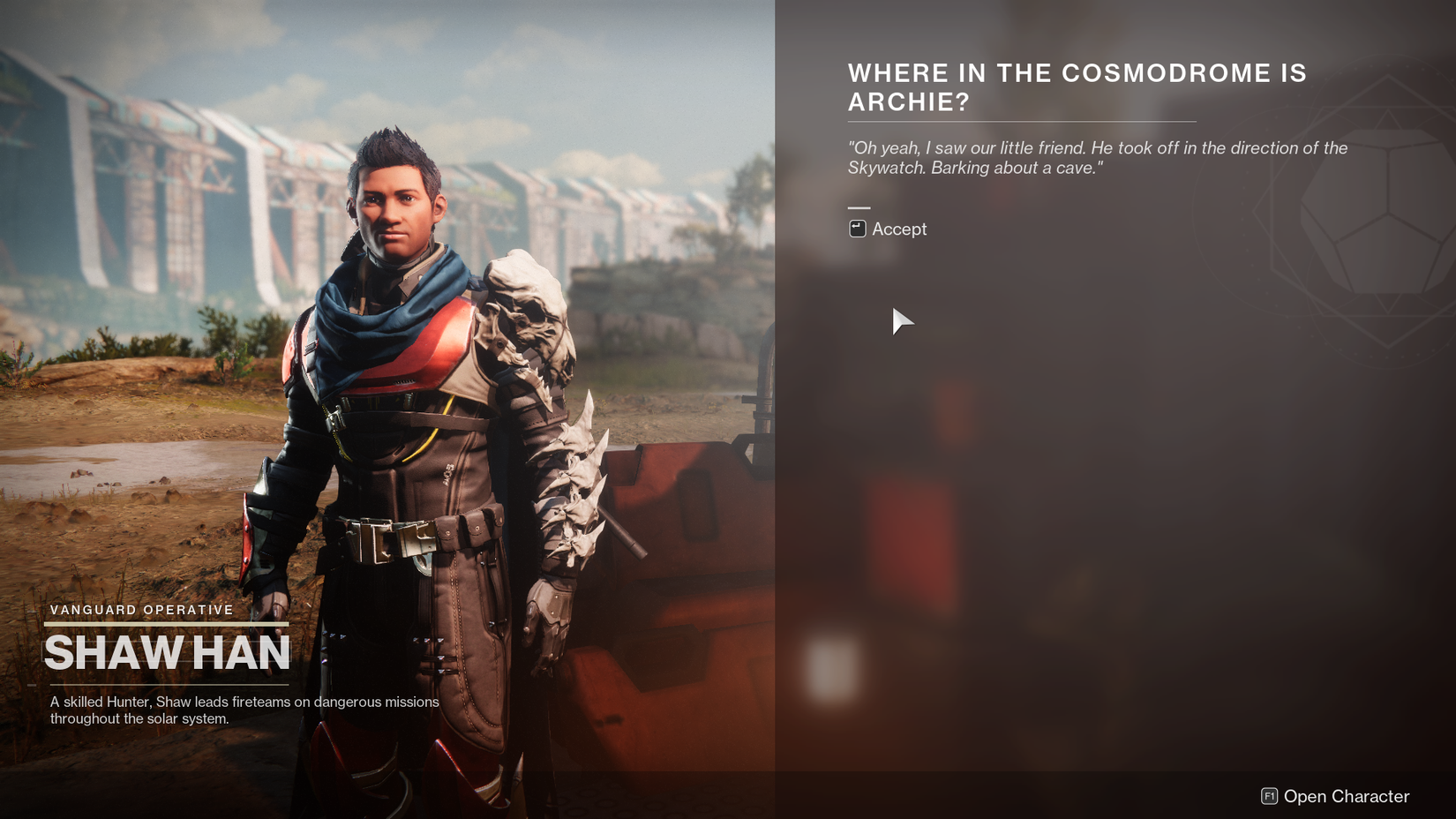Click the underline beneath Shaw Han's name
The height and width of the screenshot is (819, 1456).
click(168, 684)
